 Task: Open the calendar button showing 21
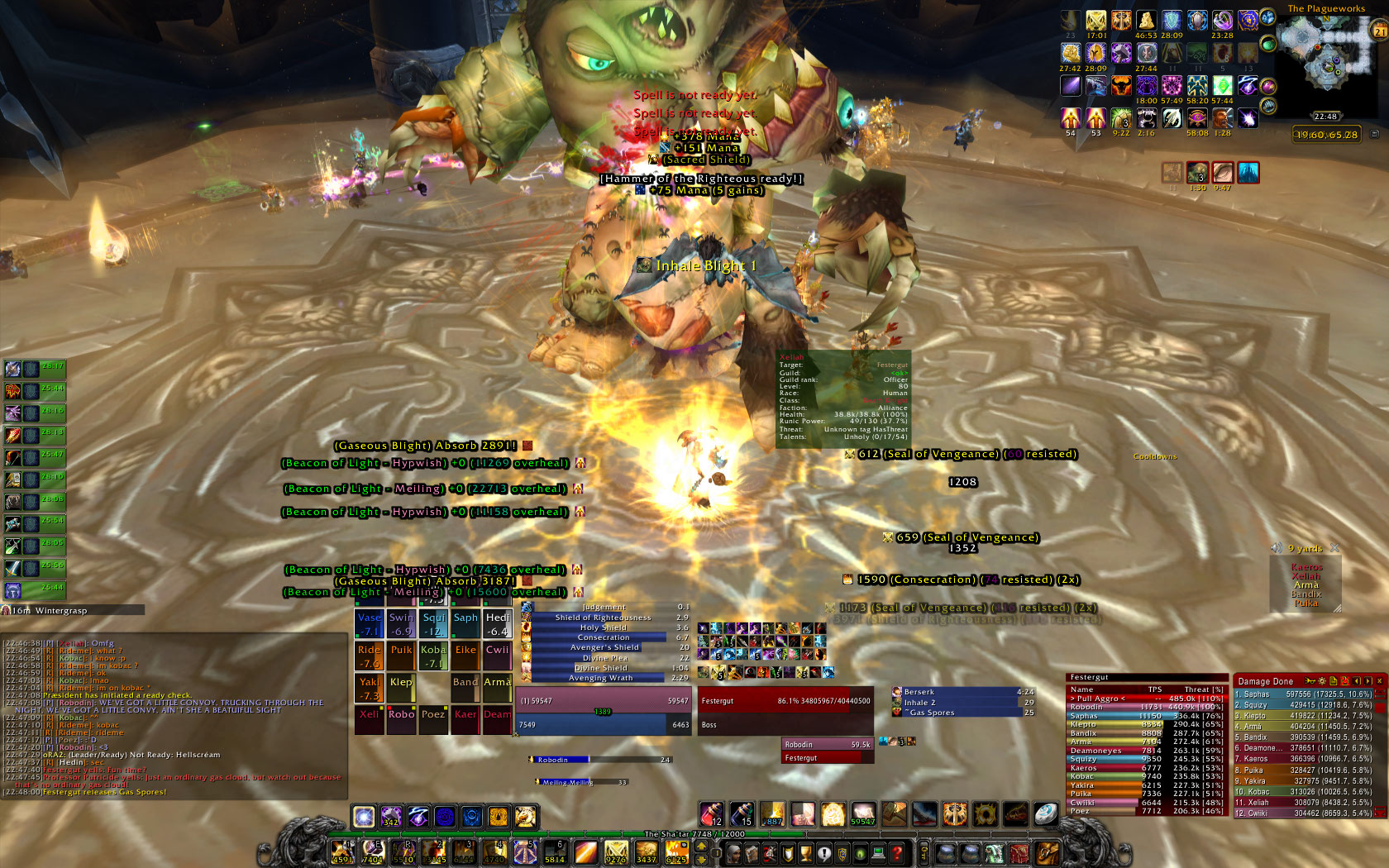pyautogui.click(x=1380, y=31)
